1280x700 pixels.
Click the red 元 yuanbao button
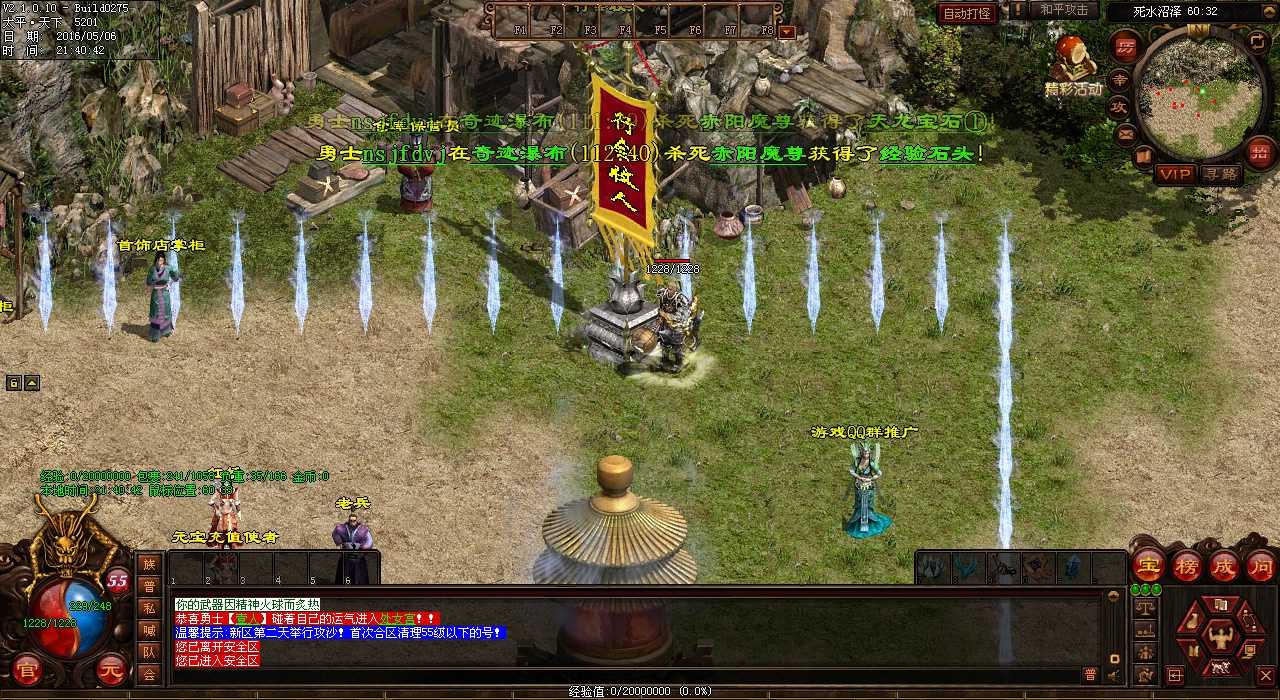[112, 669]
